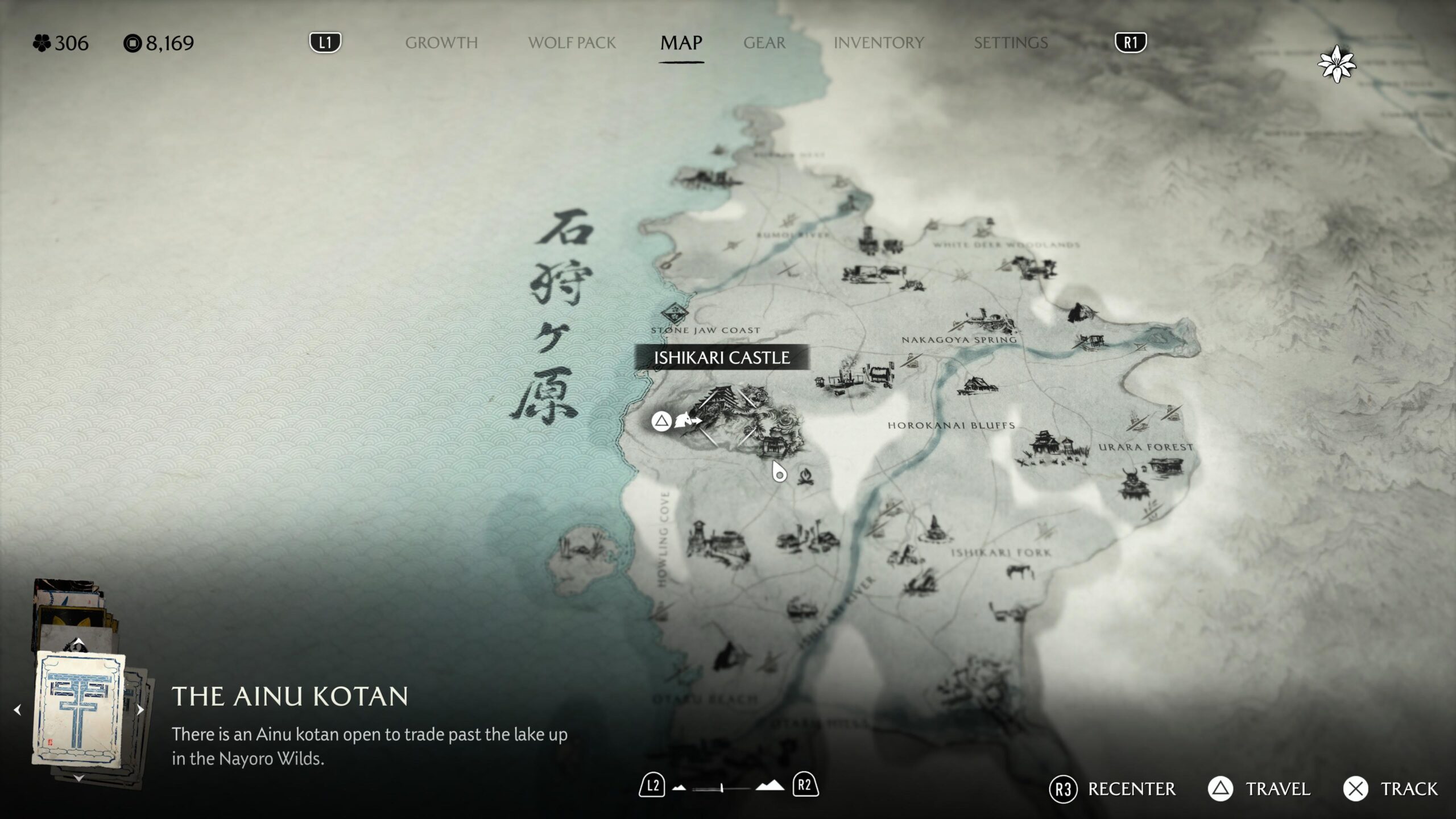Click the campfire marker on the map

point(806,475)
